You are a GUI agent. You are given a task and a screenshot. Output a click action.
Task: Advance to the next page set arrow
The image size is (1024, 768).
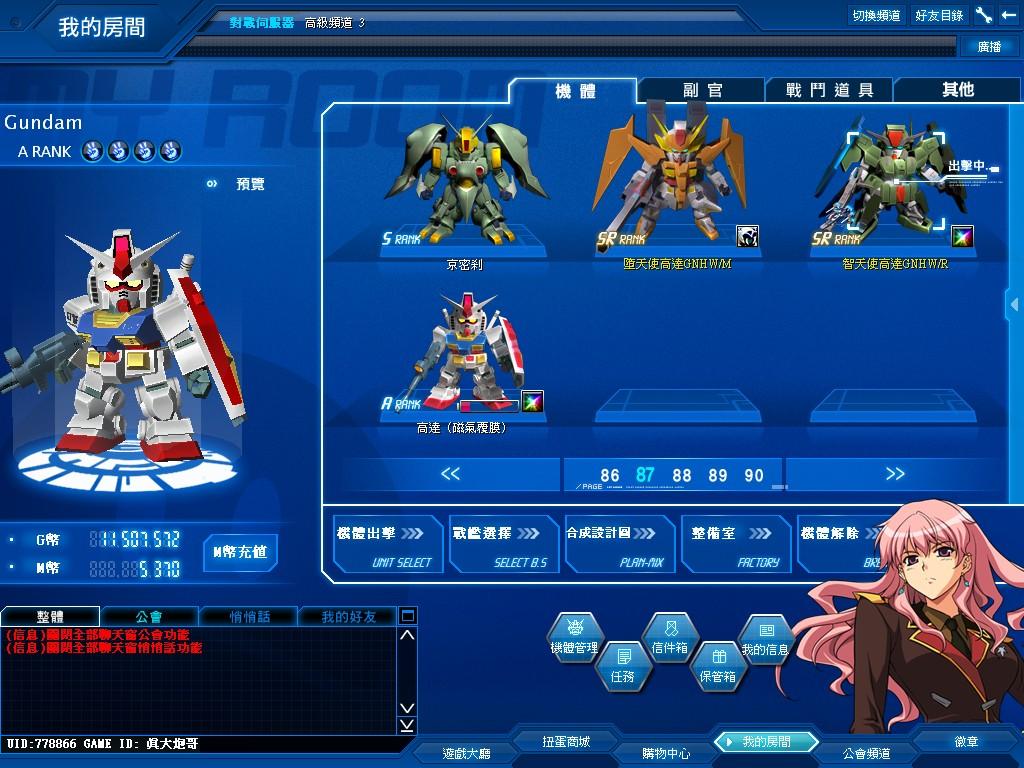(895, 474)
